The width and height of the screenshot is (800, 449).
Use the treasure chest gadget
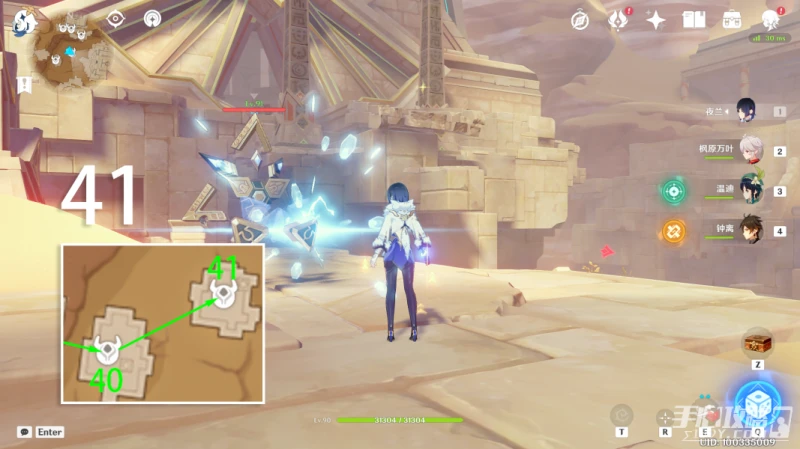[x=757, y=343]
